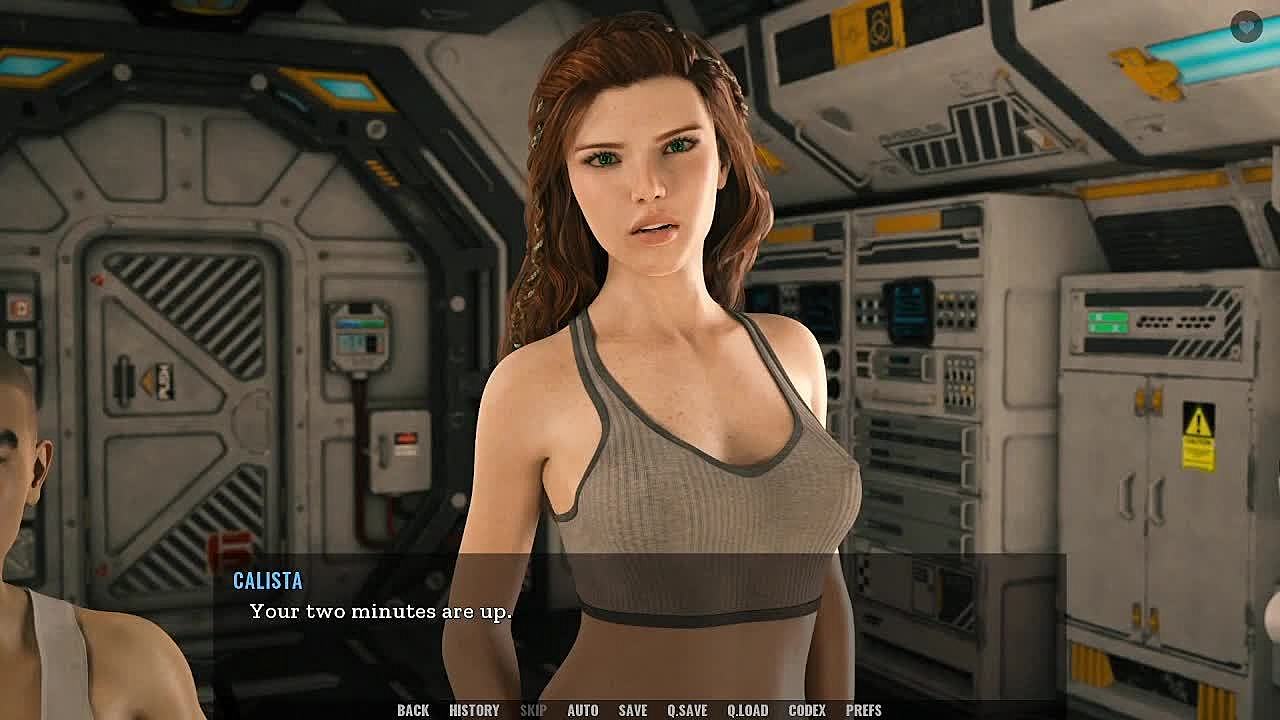Click the heart icon in the corner
The image size is (1280, 720).
1246,27
